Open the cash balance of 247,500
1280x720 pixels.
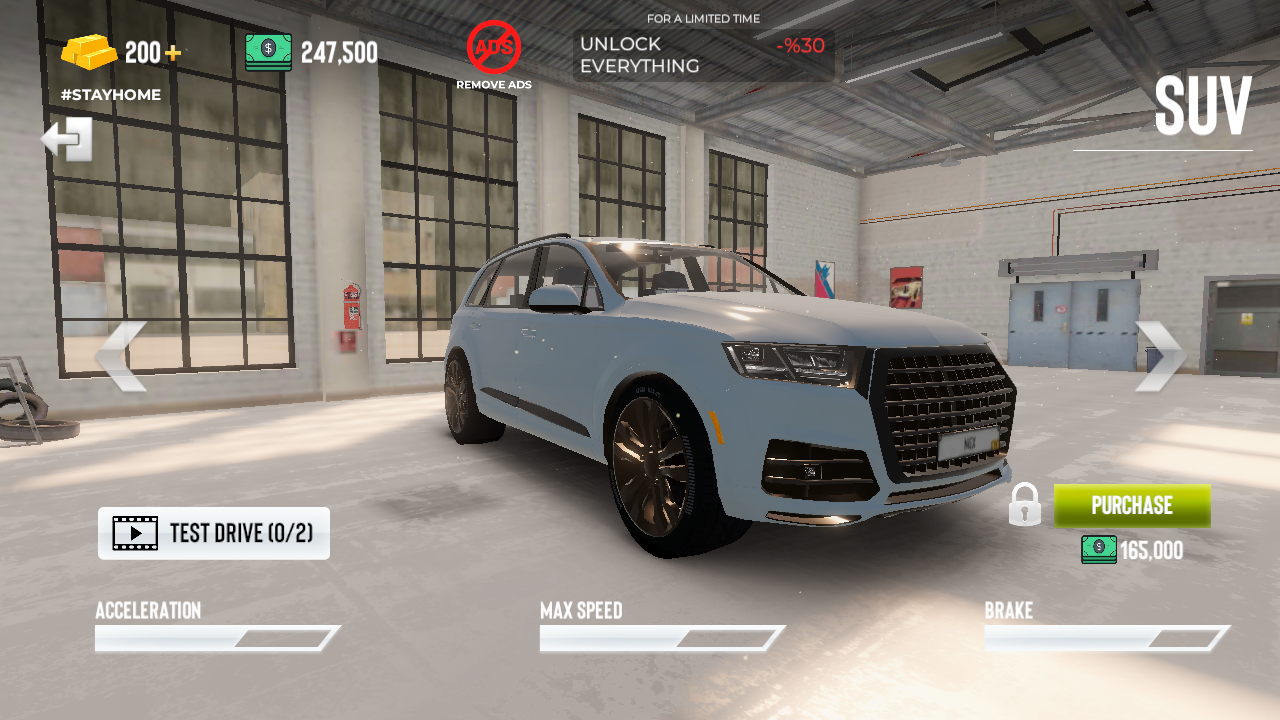pyautogui.click(x=312, y=52)
